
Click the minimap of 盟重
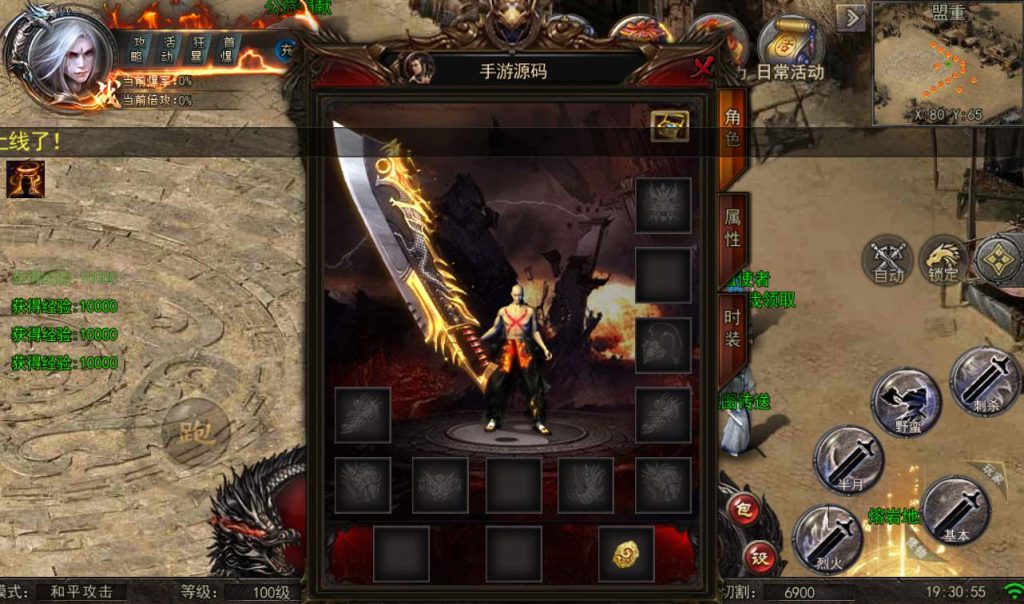947,64
